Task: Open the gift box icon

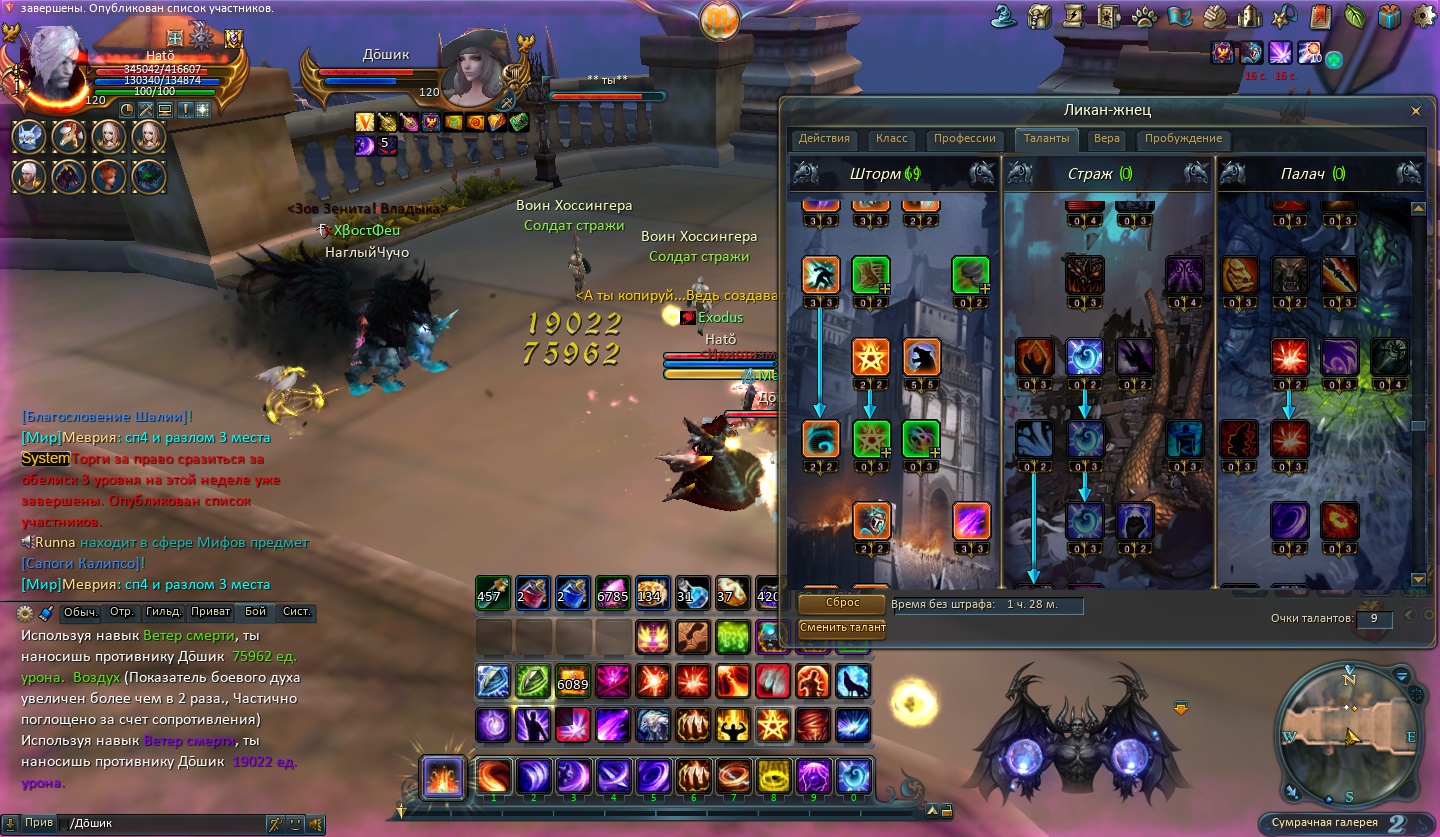Action: coord(1389,17)
